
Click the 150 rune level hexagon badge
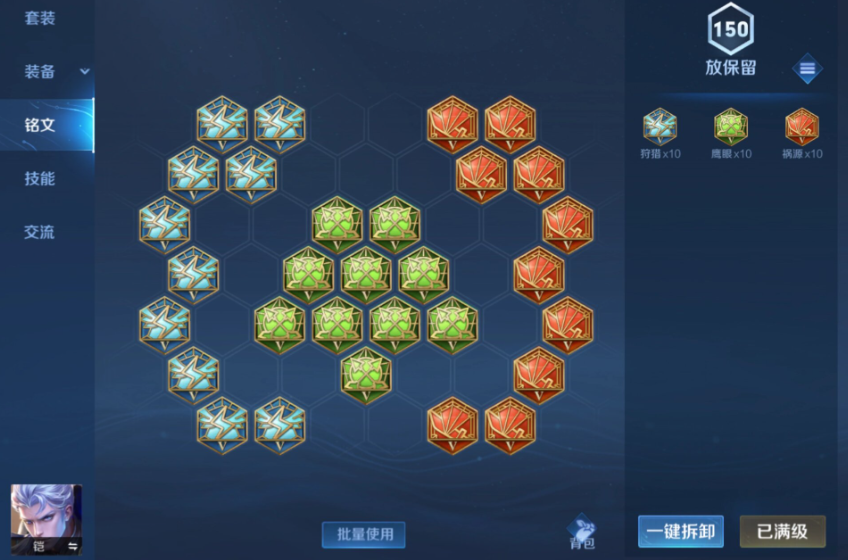(730, 31)
